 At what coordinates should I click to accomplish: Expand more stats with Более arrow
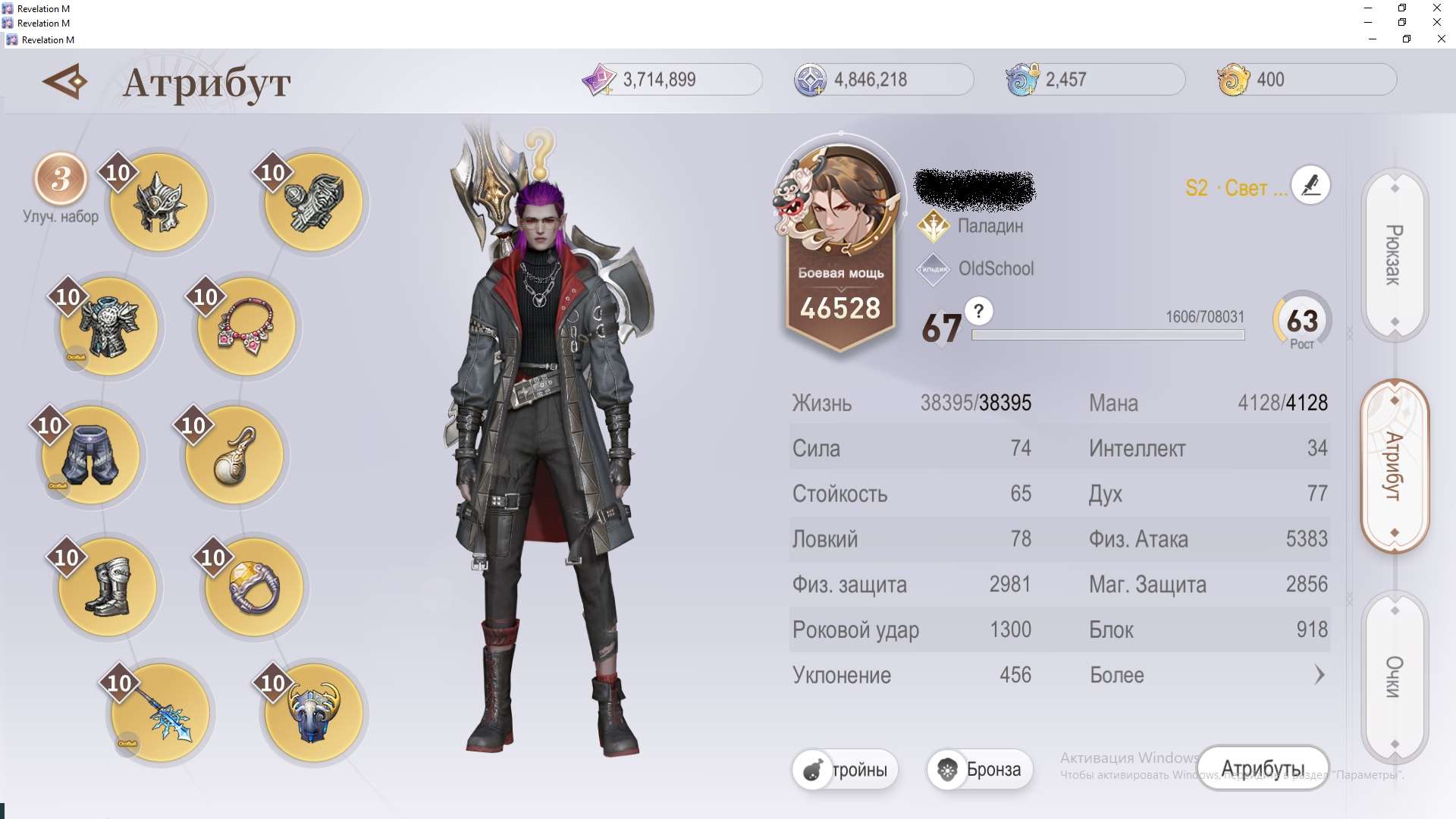1319,675
